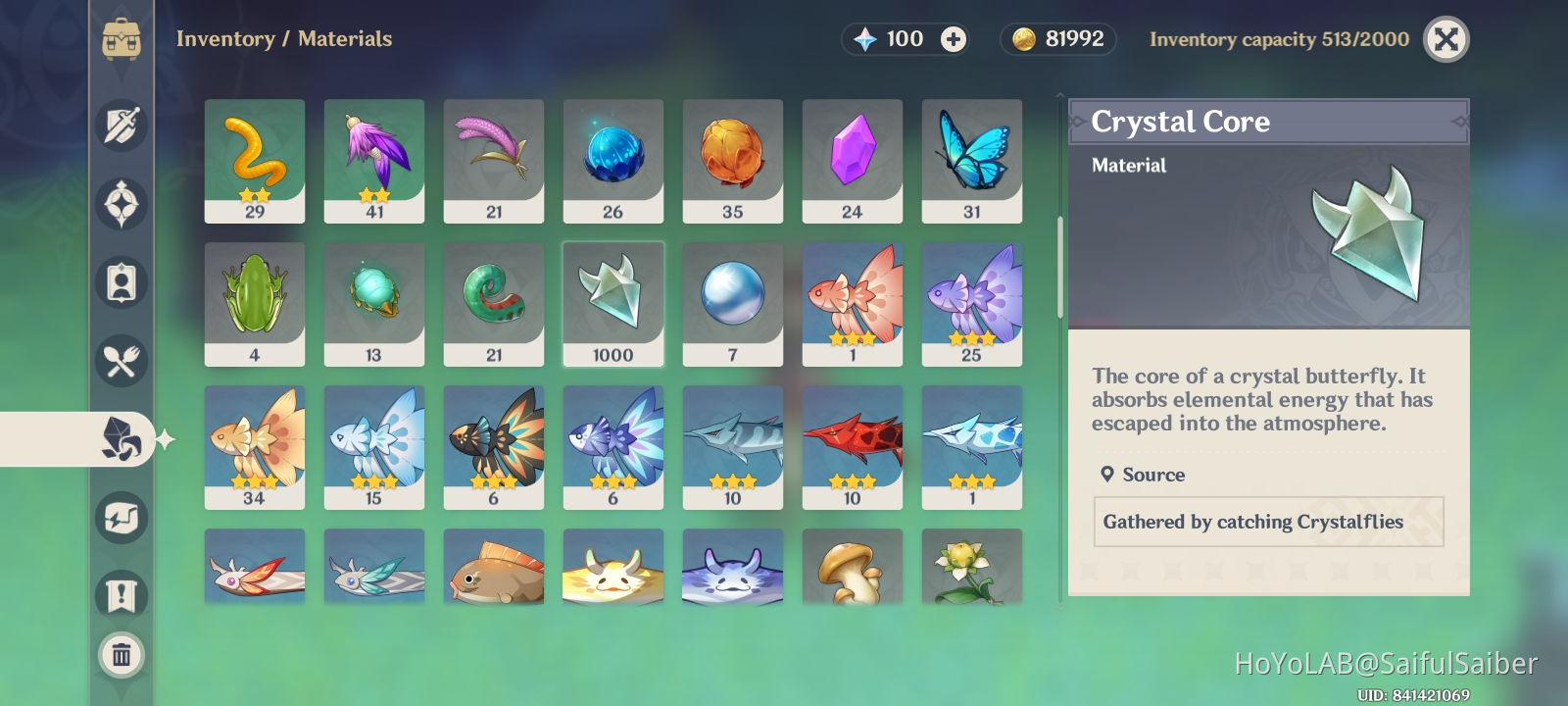Screen dimensions: 1568x706
Task: Click the Gathered by catching Crystalflies source entry
Action: [x=1269, y=522]
